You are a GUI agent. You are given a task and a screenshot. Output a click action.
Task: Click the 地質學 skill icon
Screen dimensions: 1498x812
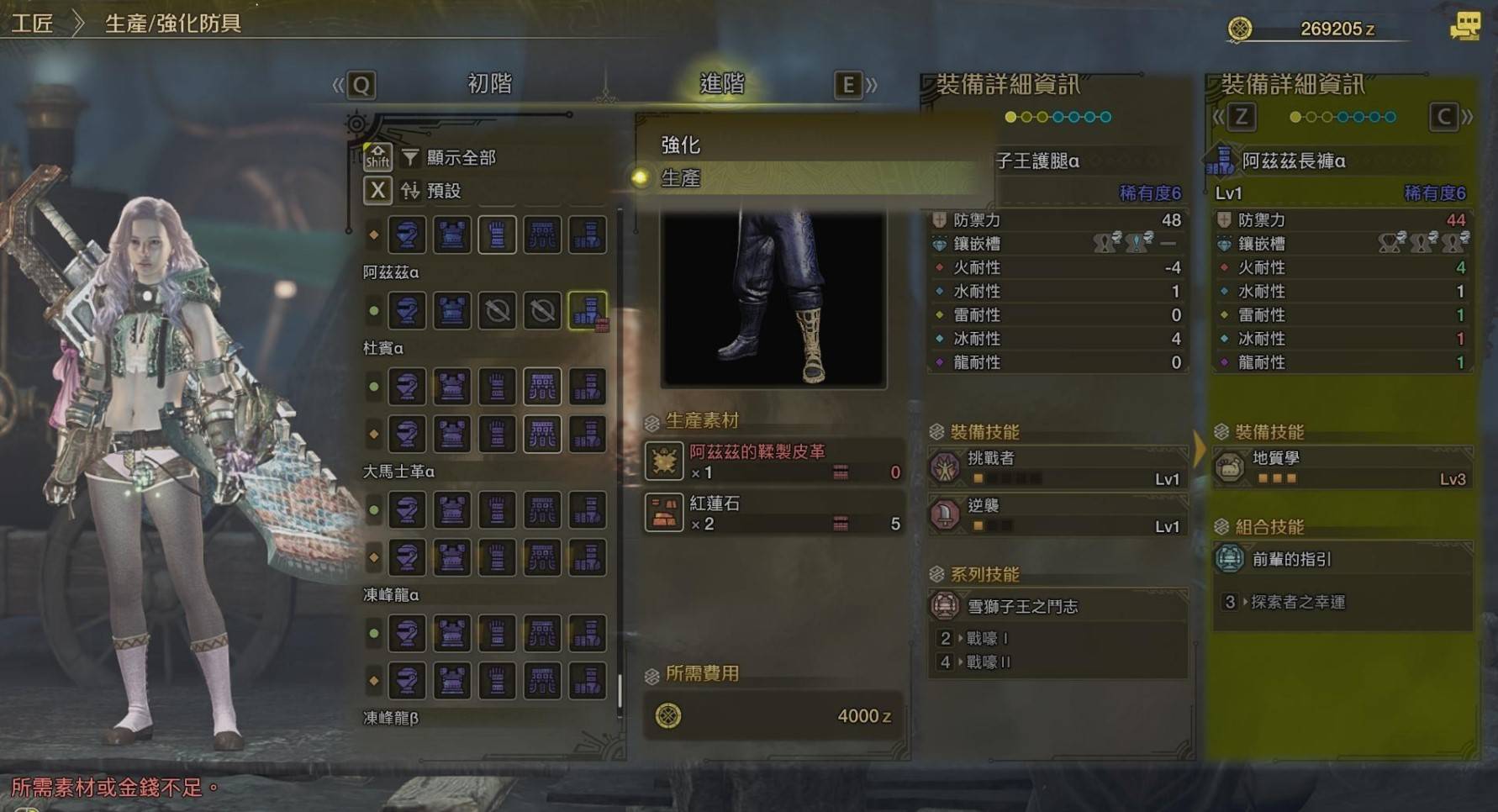click(1231, 468)
